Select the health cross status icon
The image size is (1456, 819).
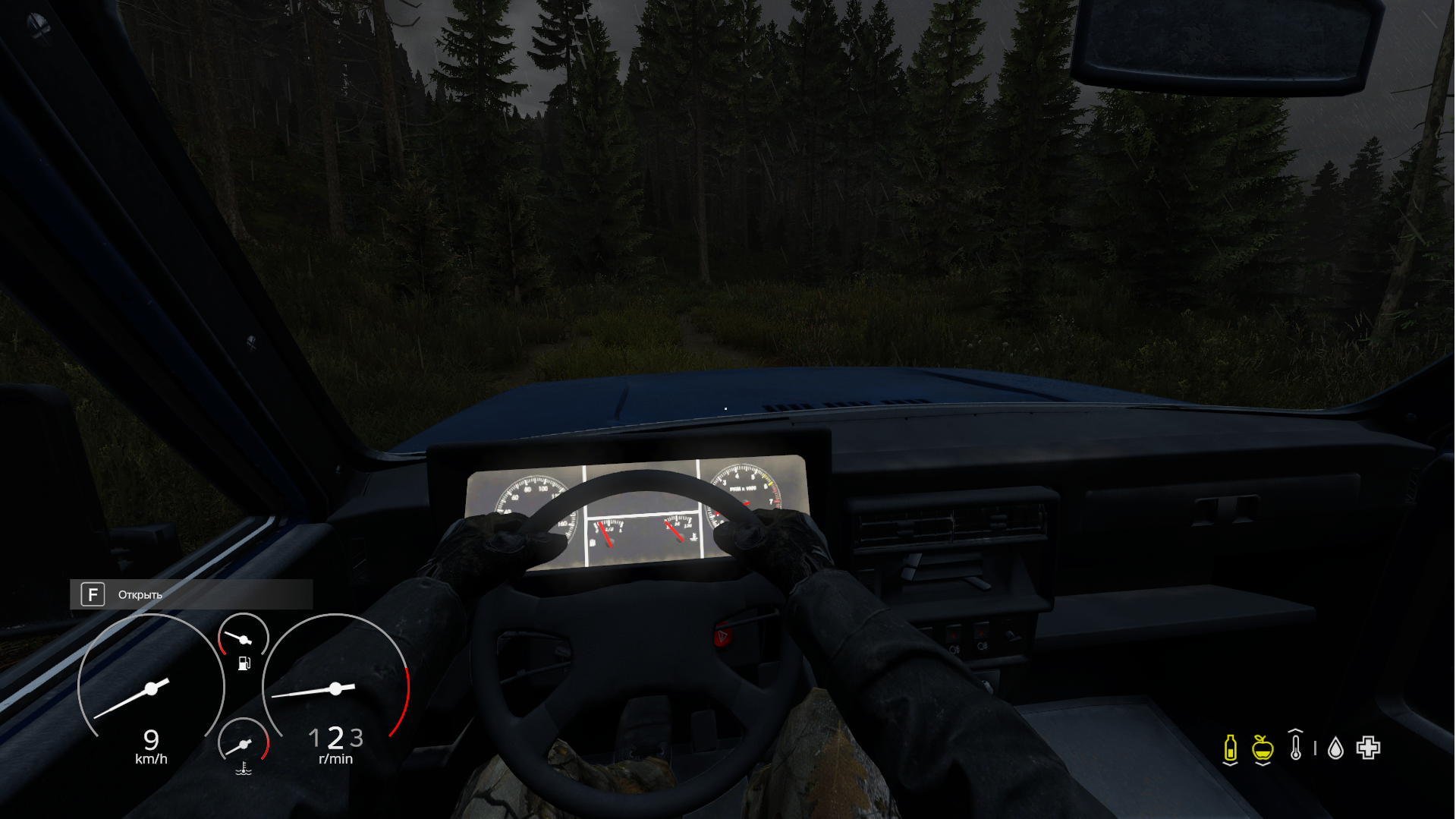1369,748
